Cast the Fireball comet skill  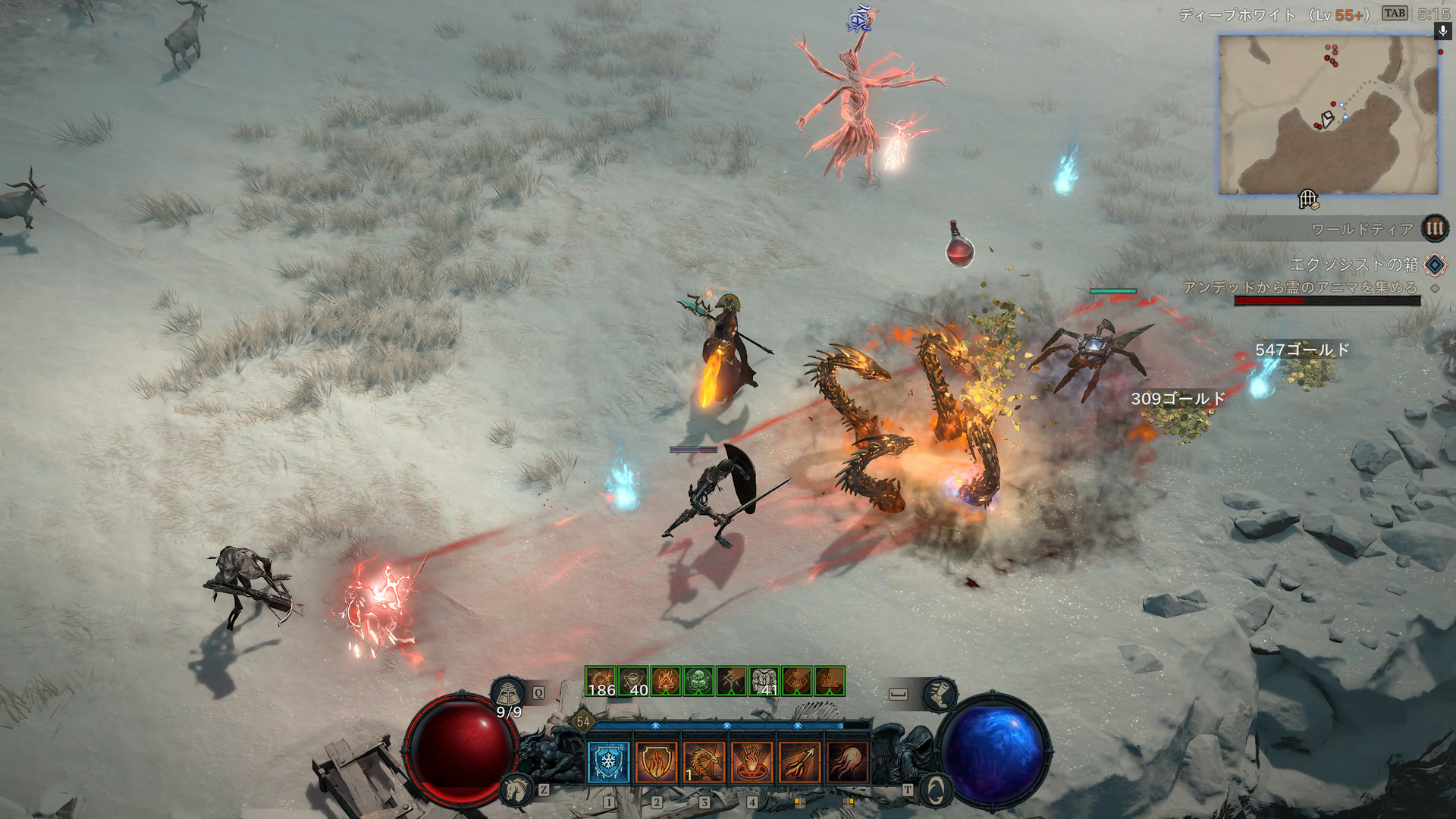pos(847,761)
